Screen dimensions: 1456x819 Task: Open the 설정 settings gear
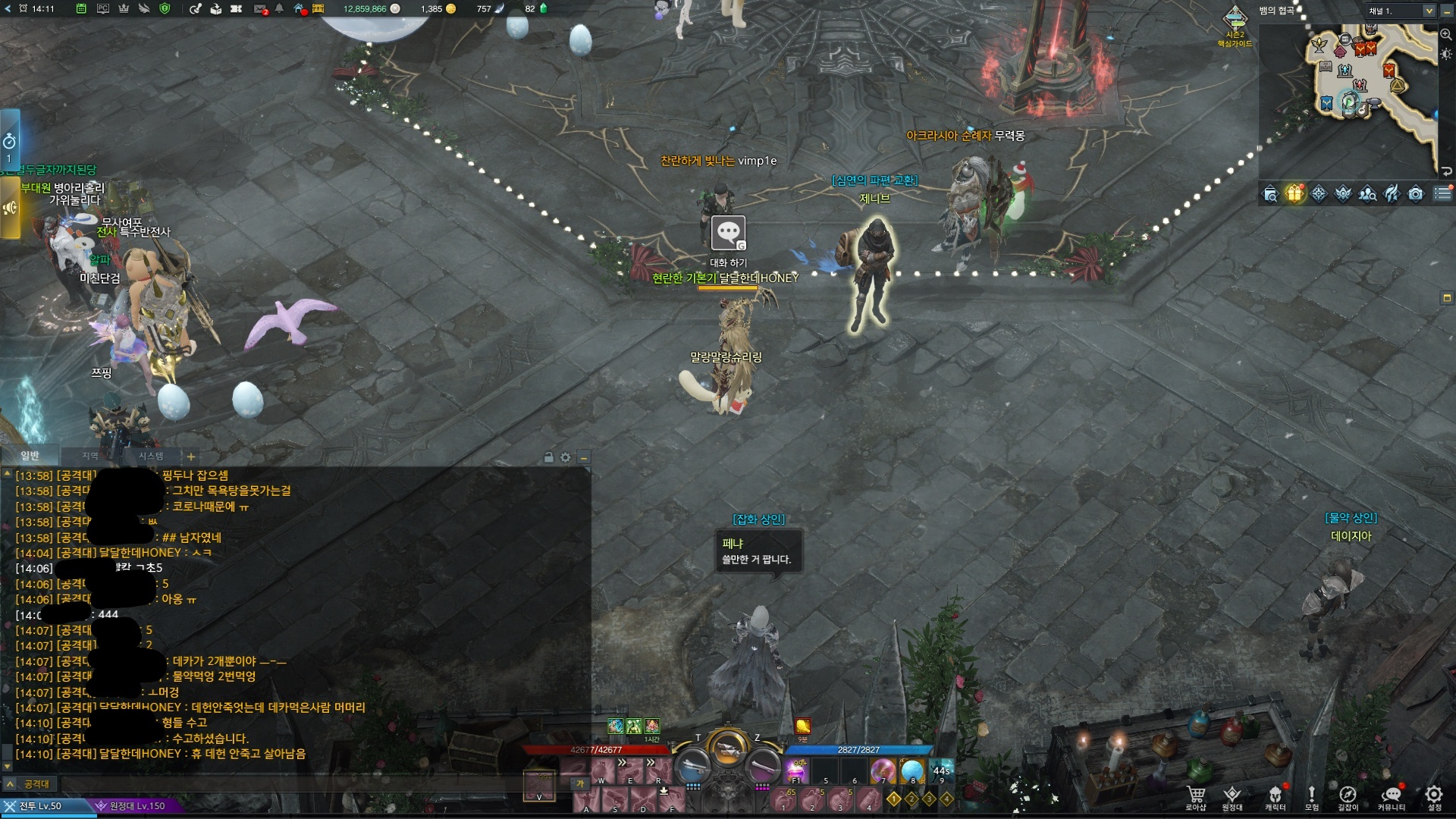(1433, 795)
